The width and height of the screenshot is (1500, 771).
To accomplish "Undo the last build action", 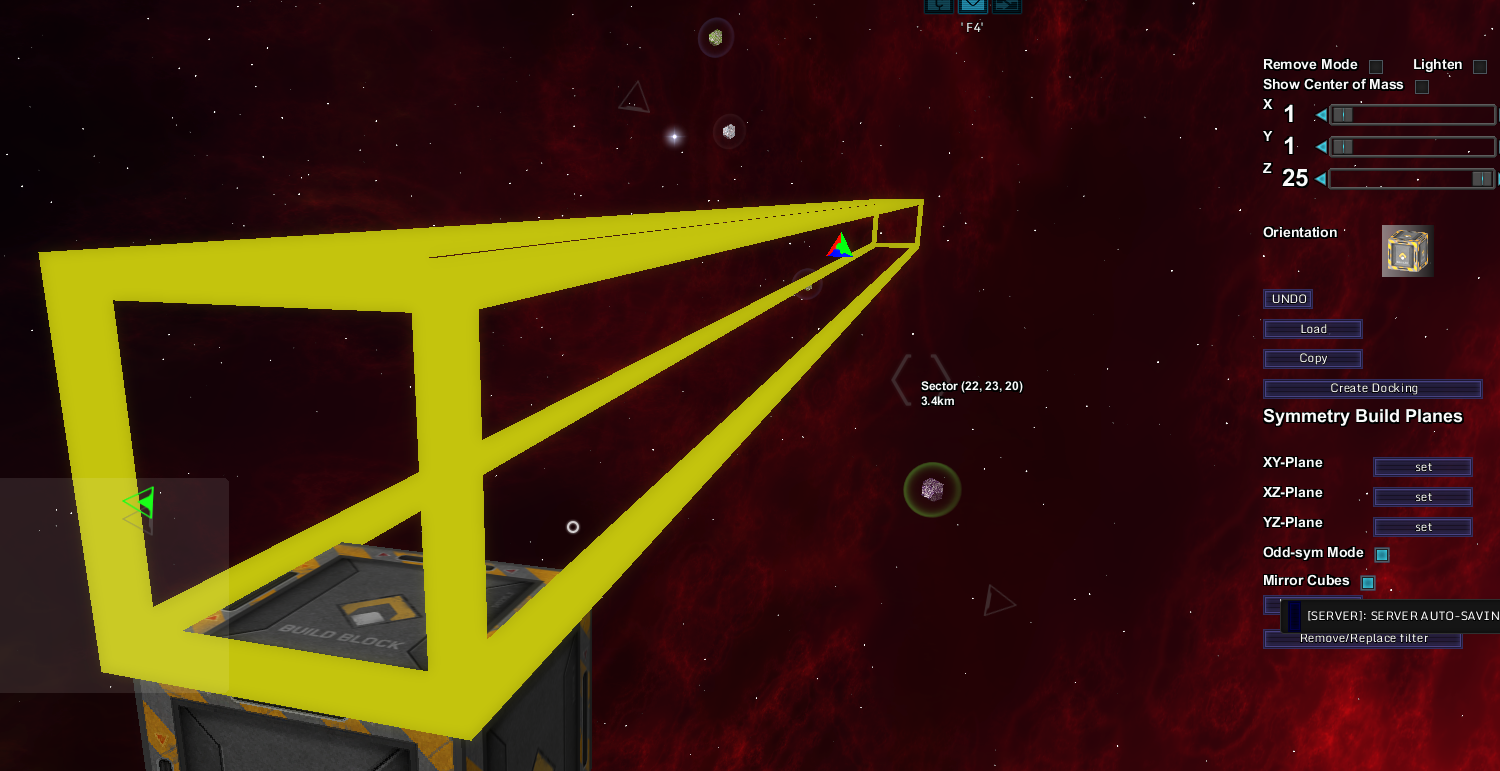I will (1289, 299).
